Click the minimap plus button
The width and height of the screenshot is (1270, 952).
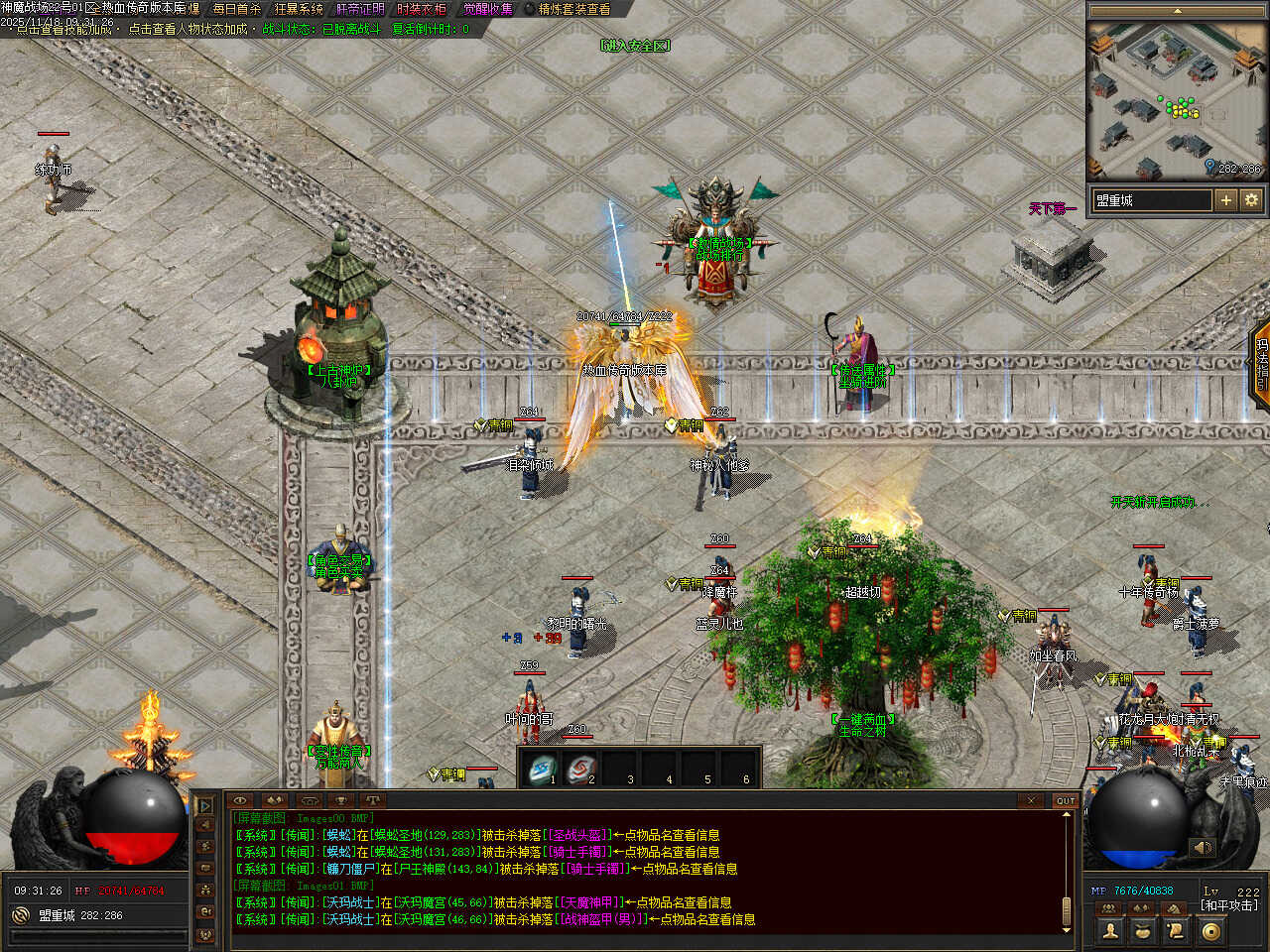click(1226, 200)
